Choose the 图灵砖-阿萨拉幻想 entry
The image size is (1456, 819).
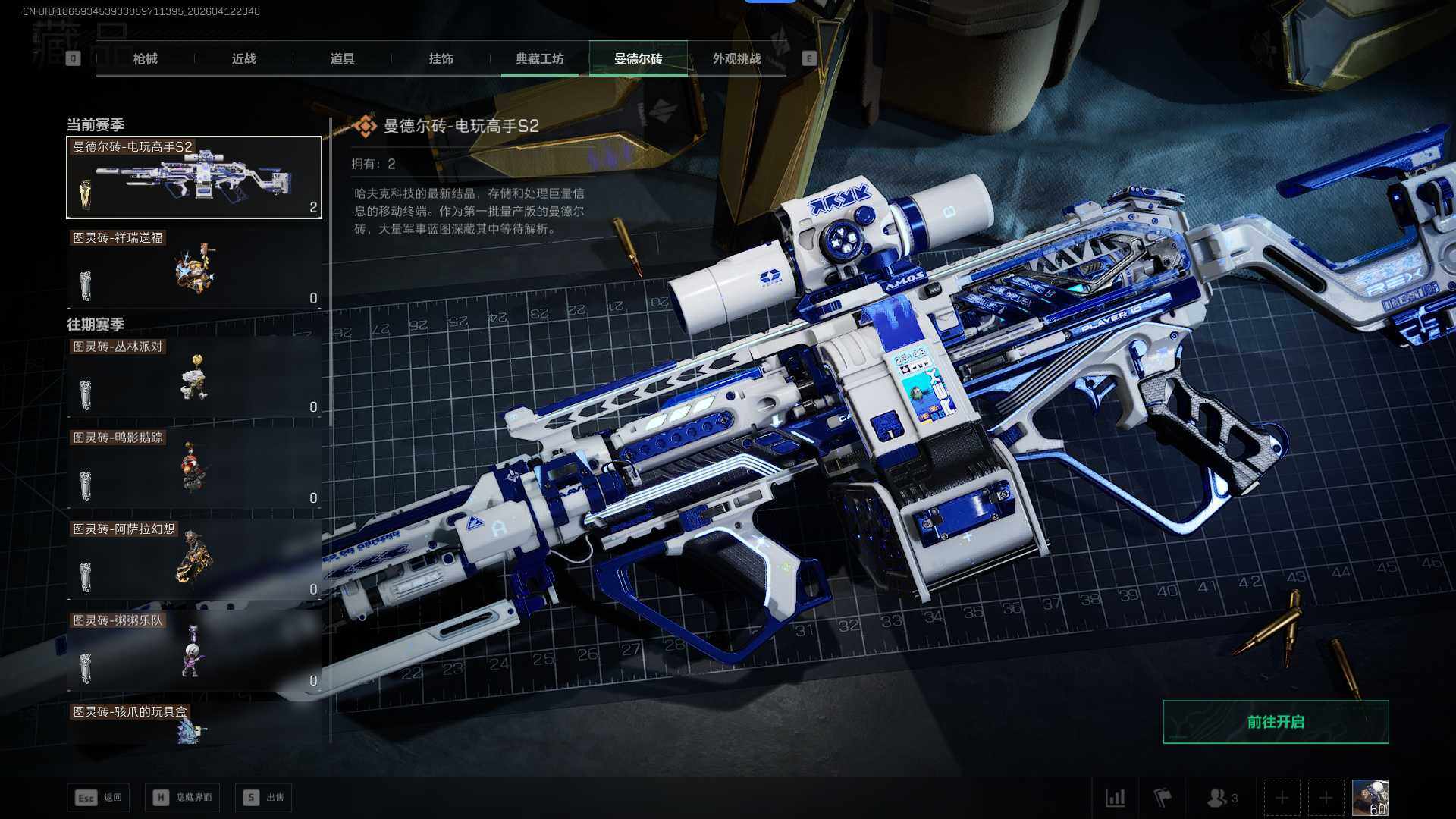click(x=194, y=560)
